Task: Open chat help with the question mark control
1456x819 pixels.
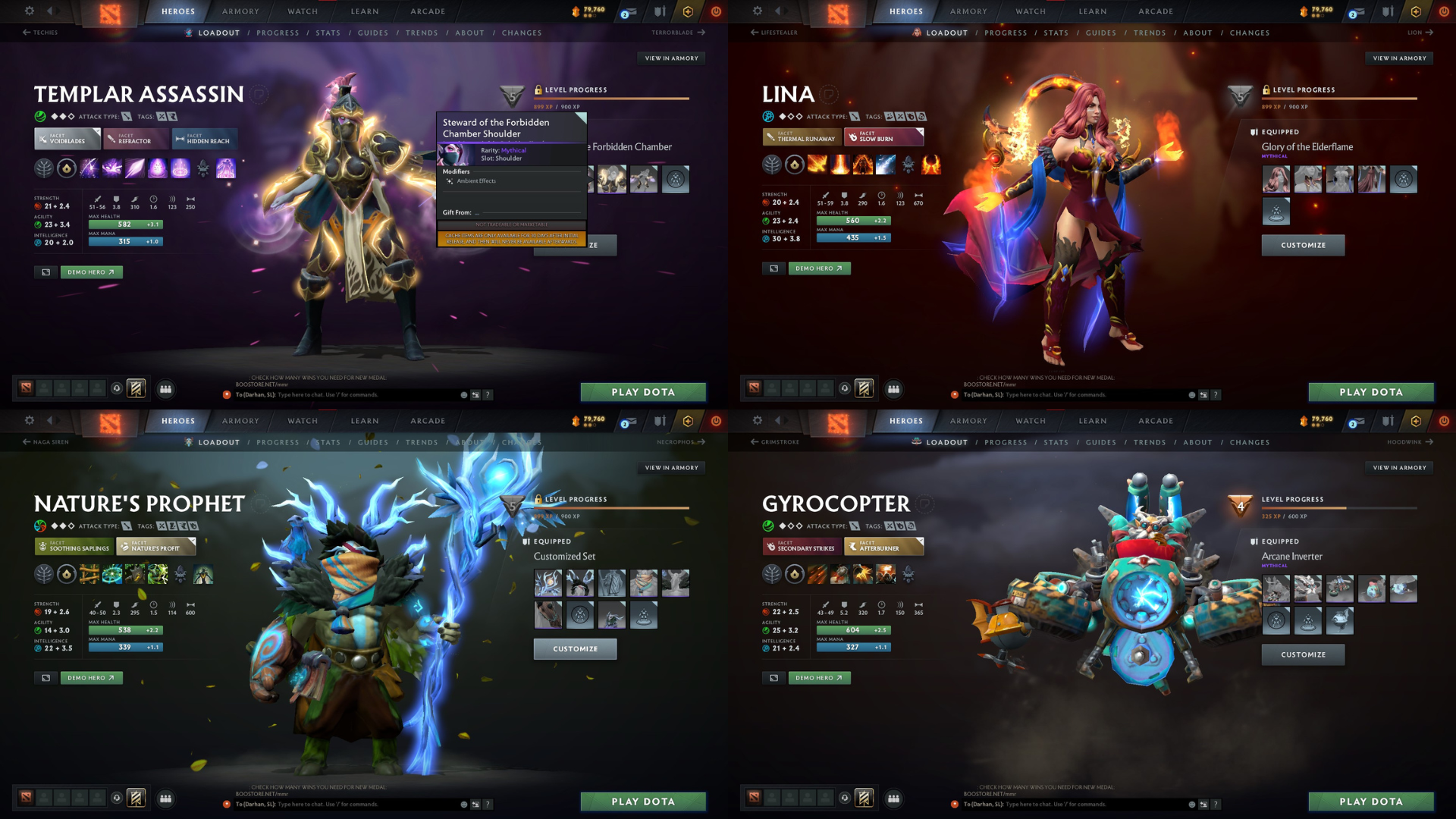Action: tap(489, 394)
